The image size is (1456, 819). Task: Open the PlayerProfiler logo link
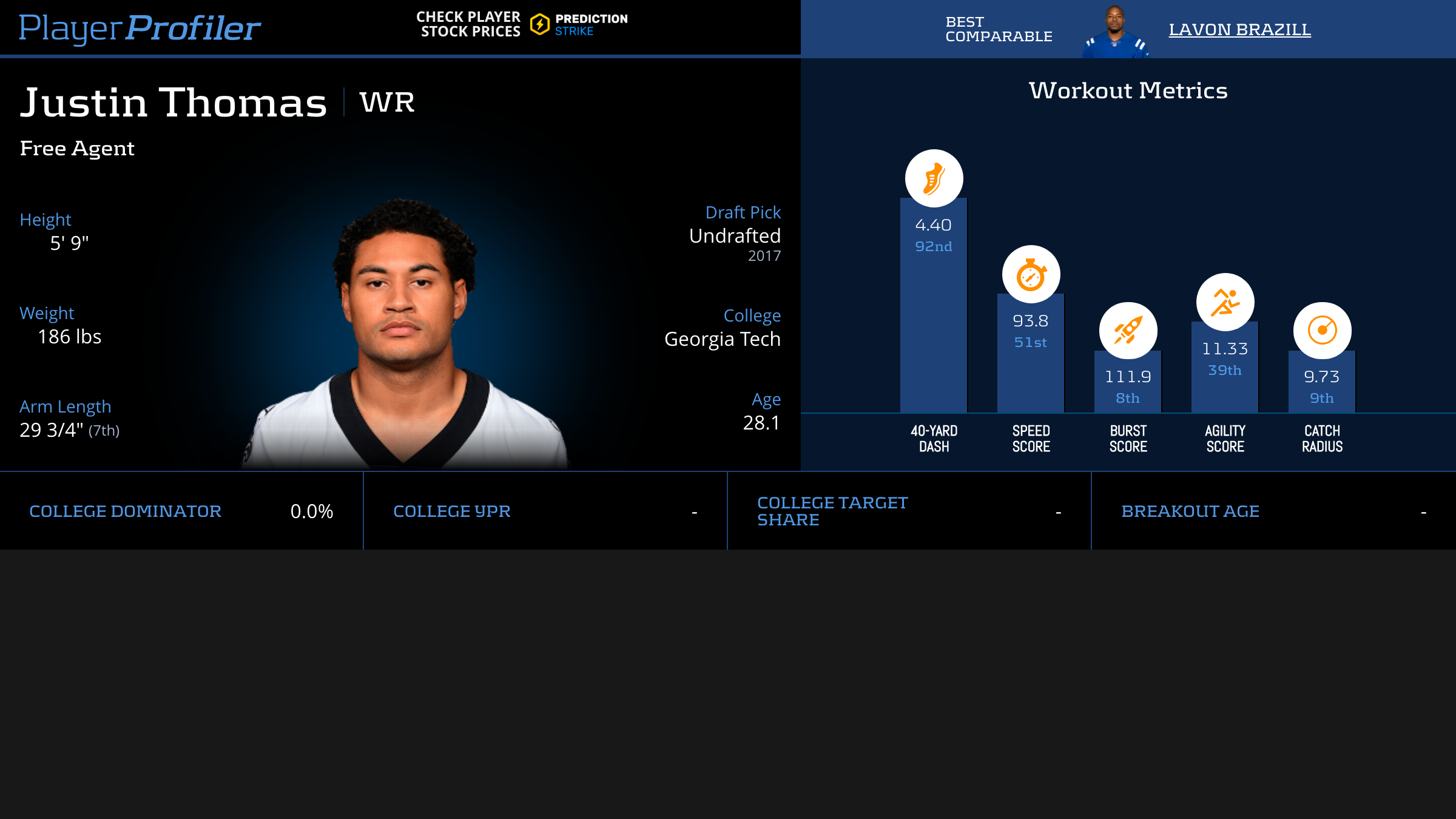[140, 28]
